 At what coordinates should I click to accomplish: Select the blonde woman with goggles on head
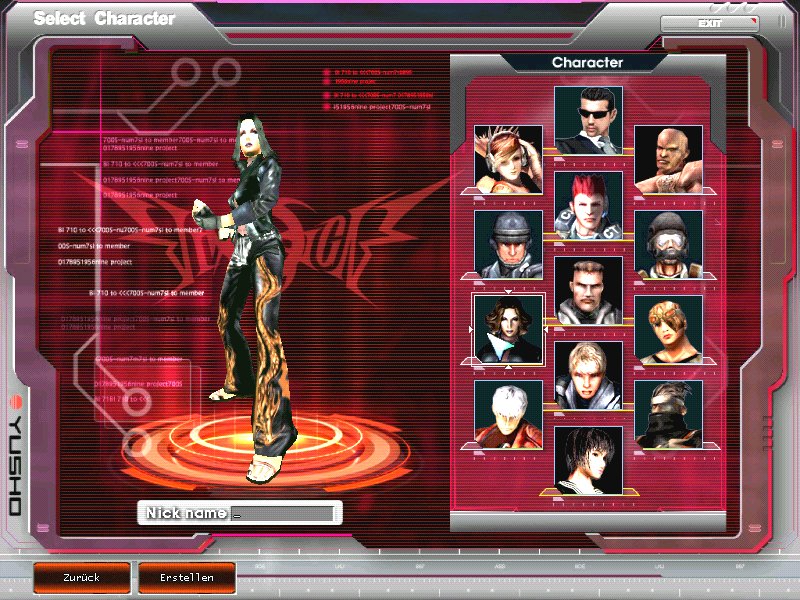[668, 328]
